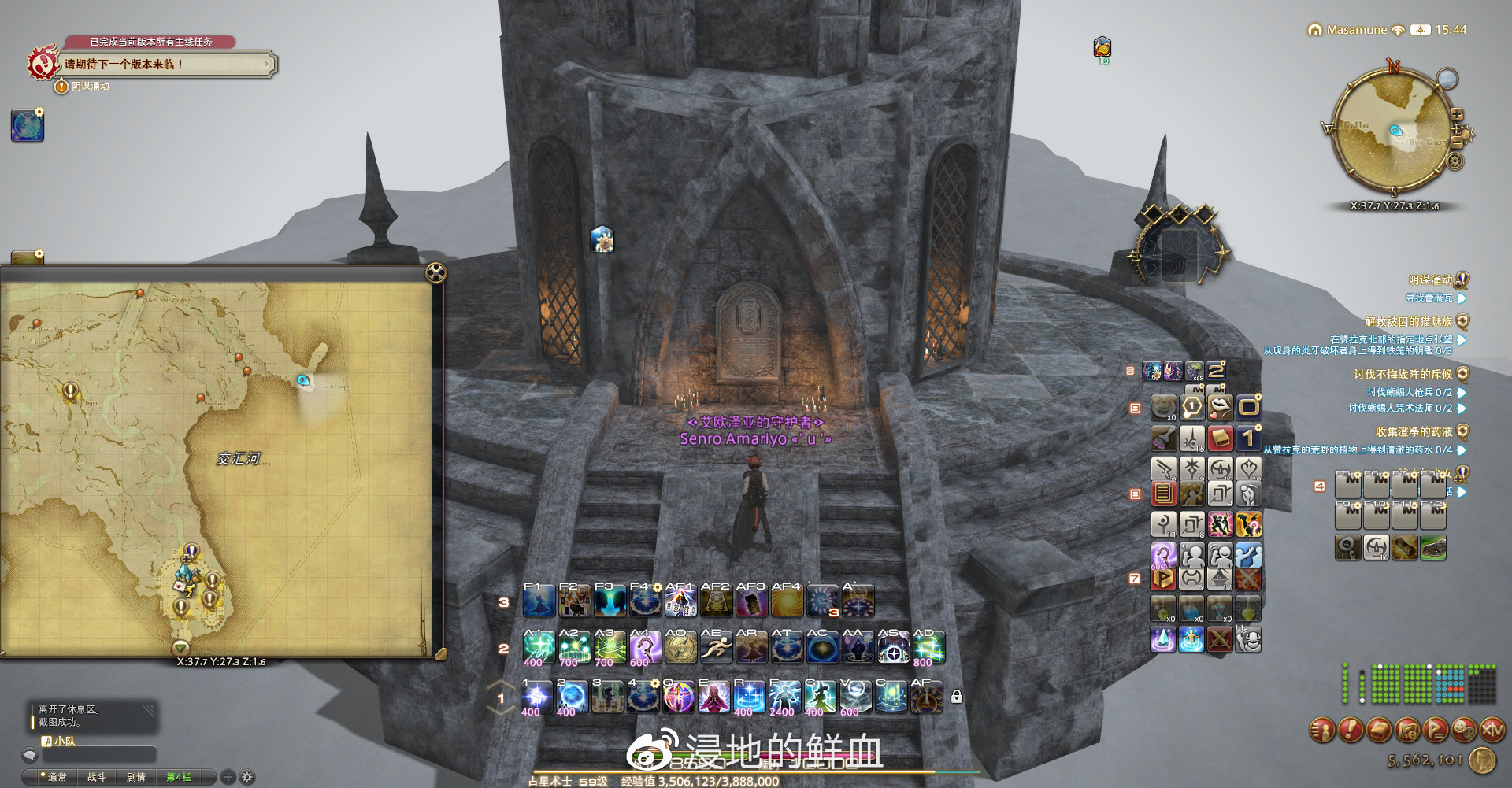Open chat log settings gear
The image size is (1512, 788).
point(247,777)
